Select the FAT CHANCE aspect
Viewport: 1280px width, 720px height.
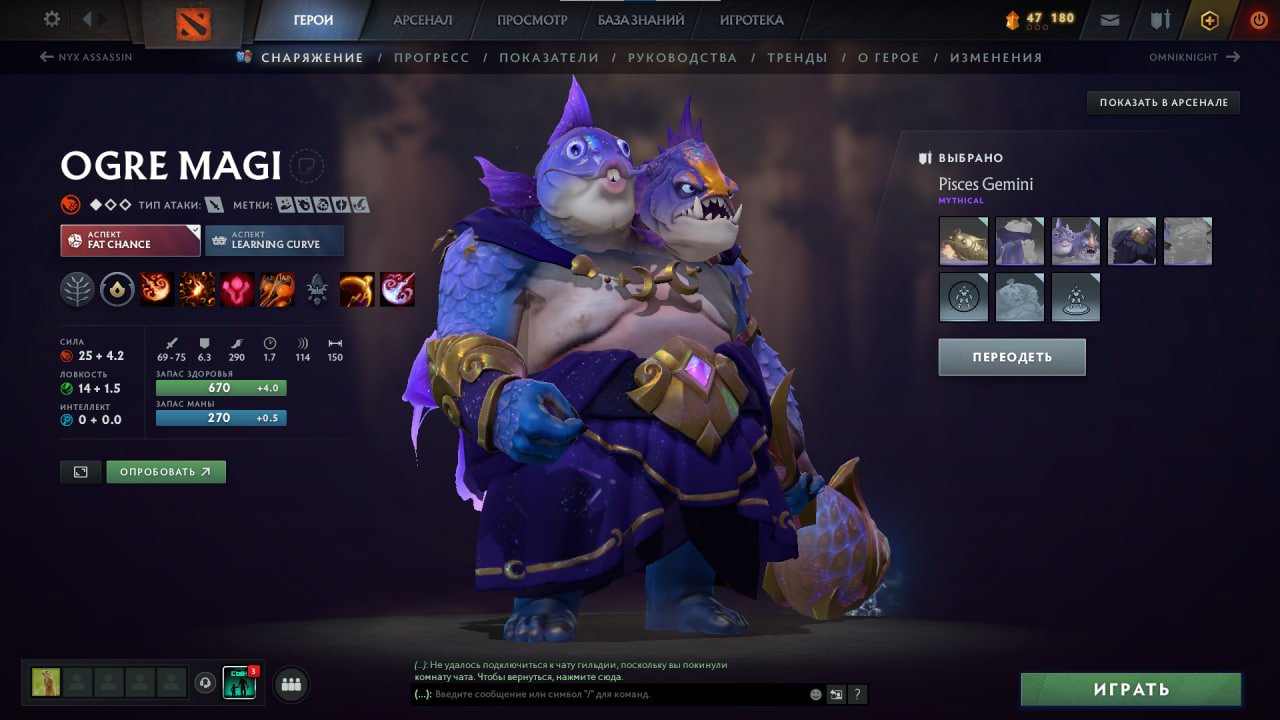(x=129, y=240)
